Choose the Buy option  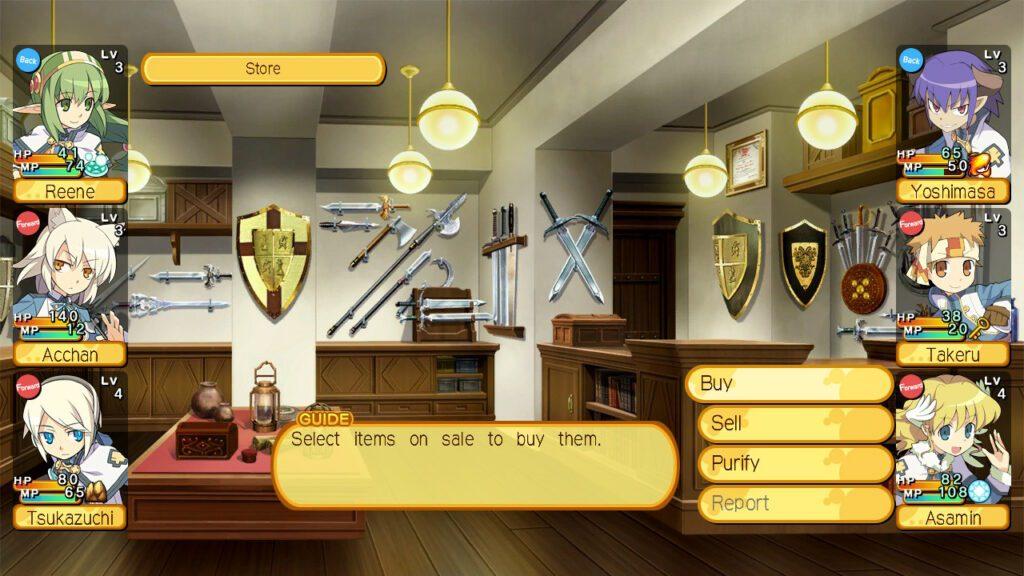[788, 384]
